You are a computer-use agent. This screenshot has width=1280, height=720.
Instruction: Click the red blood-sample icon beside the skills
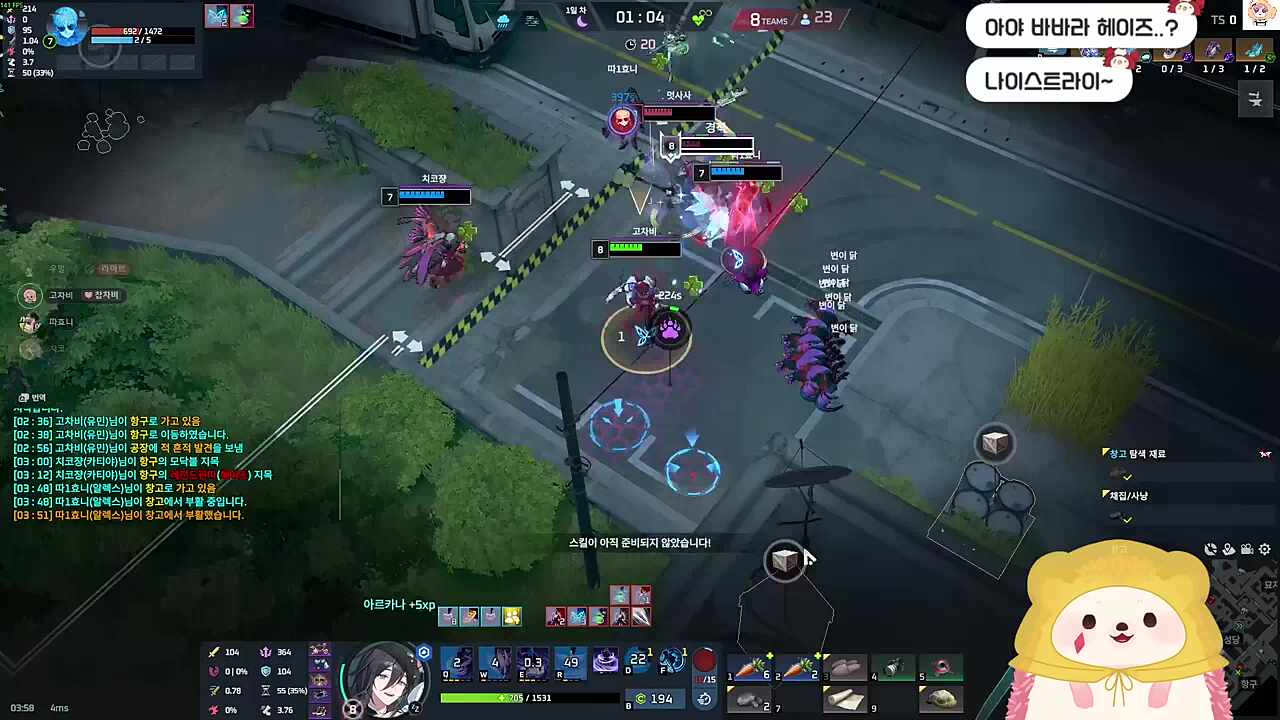coord(704,660)
